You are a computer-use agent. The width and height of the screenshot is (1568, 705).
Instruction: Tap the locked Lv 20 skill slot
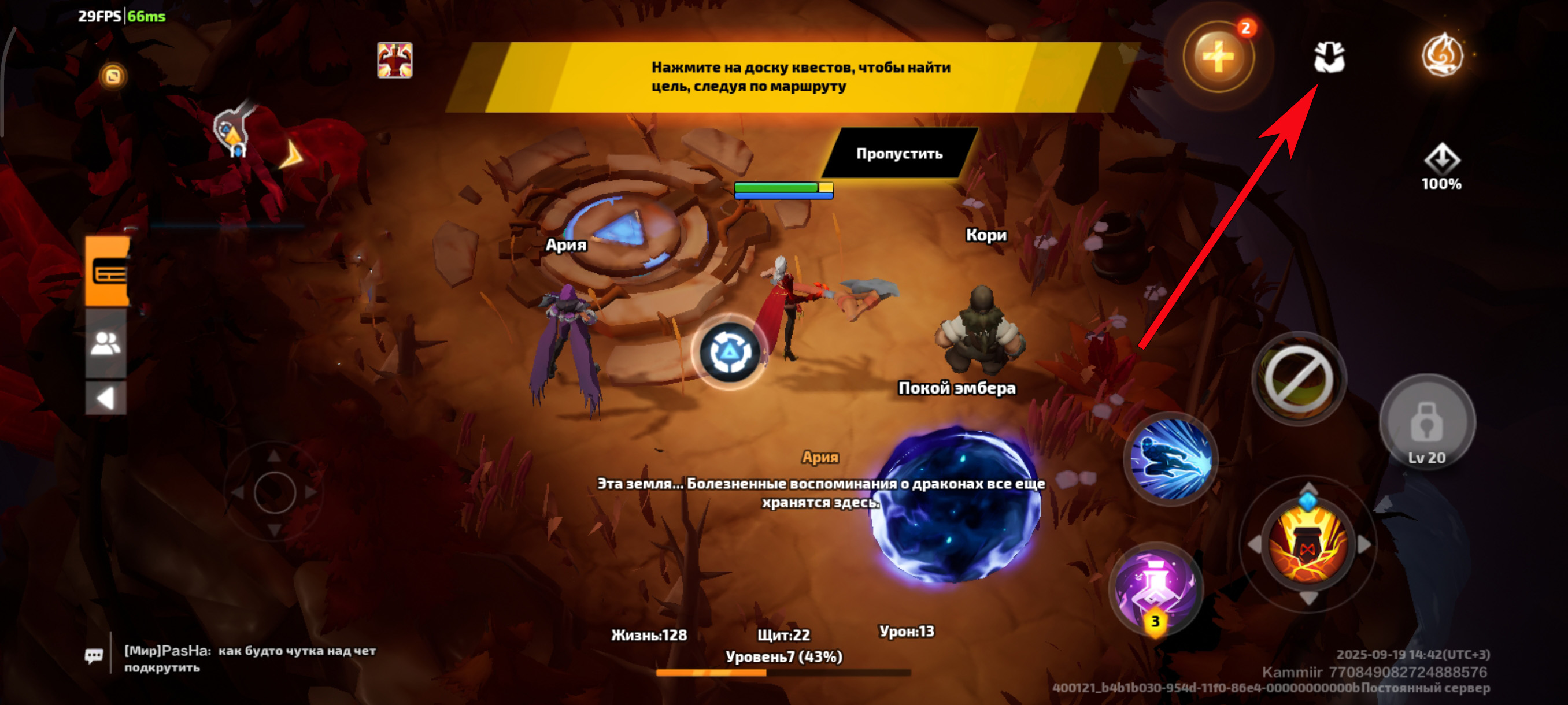click(x=1426, y=423)
